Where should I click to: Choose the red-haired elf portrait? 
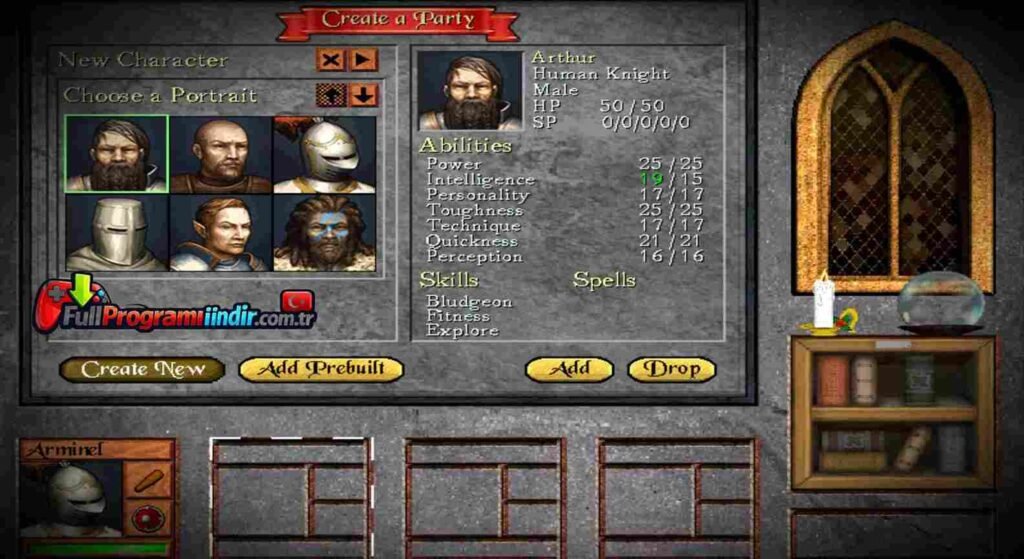click(x=221, y=232)
